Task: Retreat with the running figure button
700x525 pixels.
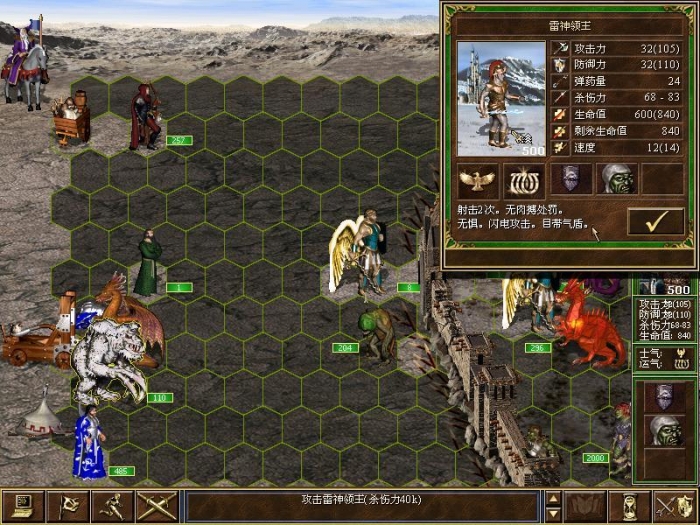Action: click(110, 507)
